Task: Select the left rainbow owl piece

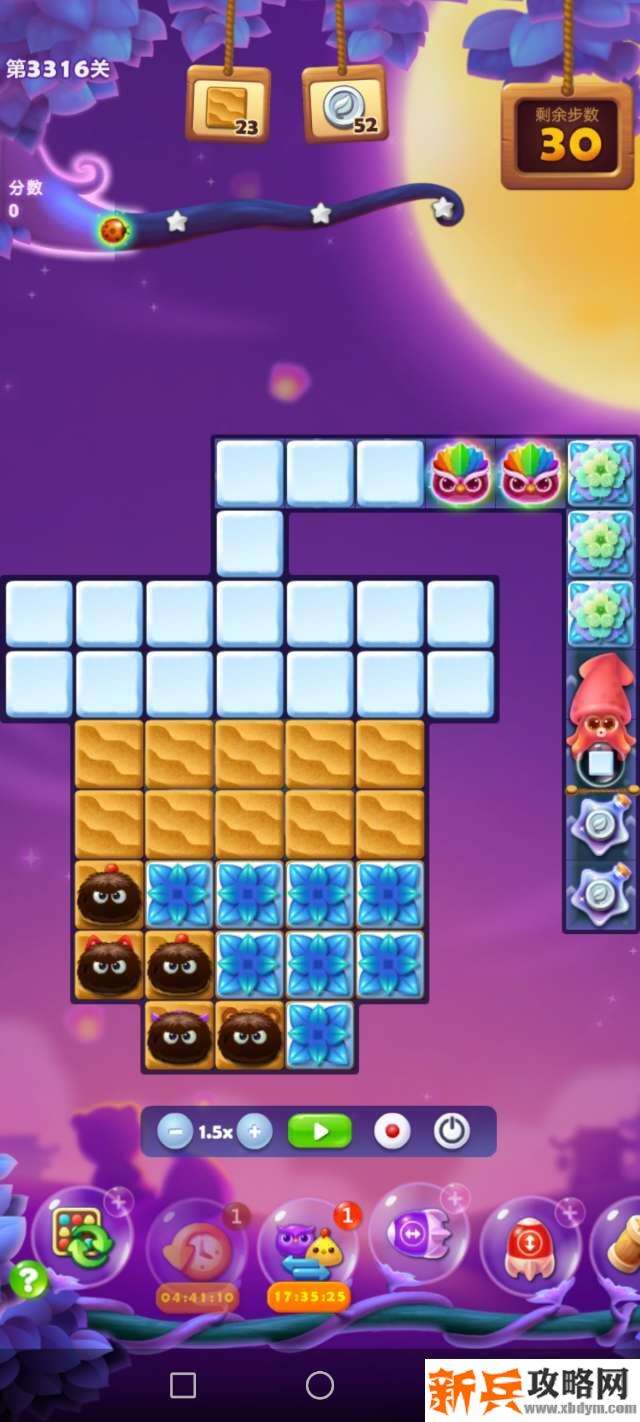Action: [461, 473]
